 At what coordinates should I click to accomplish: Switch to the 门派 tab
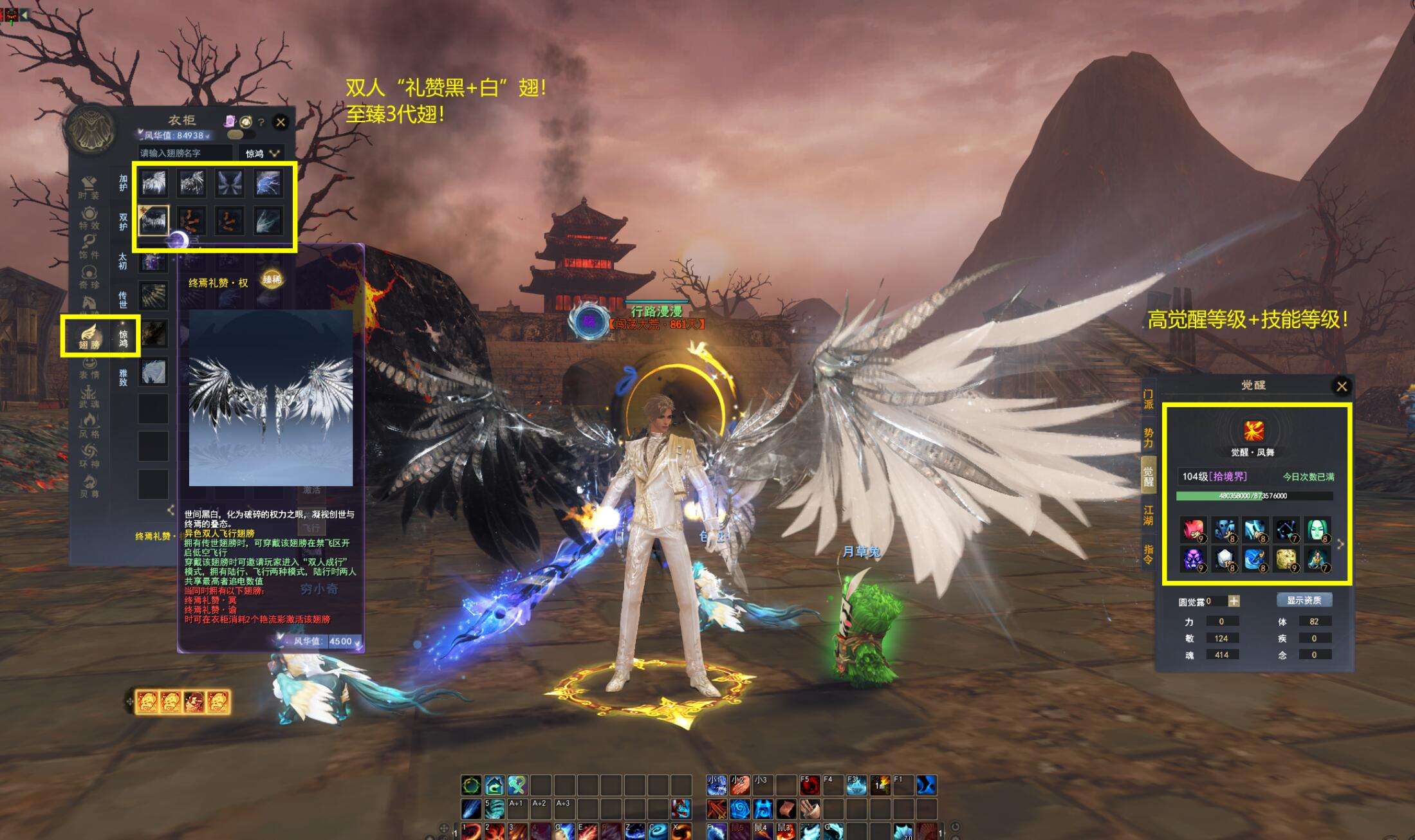1149,399
